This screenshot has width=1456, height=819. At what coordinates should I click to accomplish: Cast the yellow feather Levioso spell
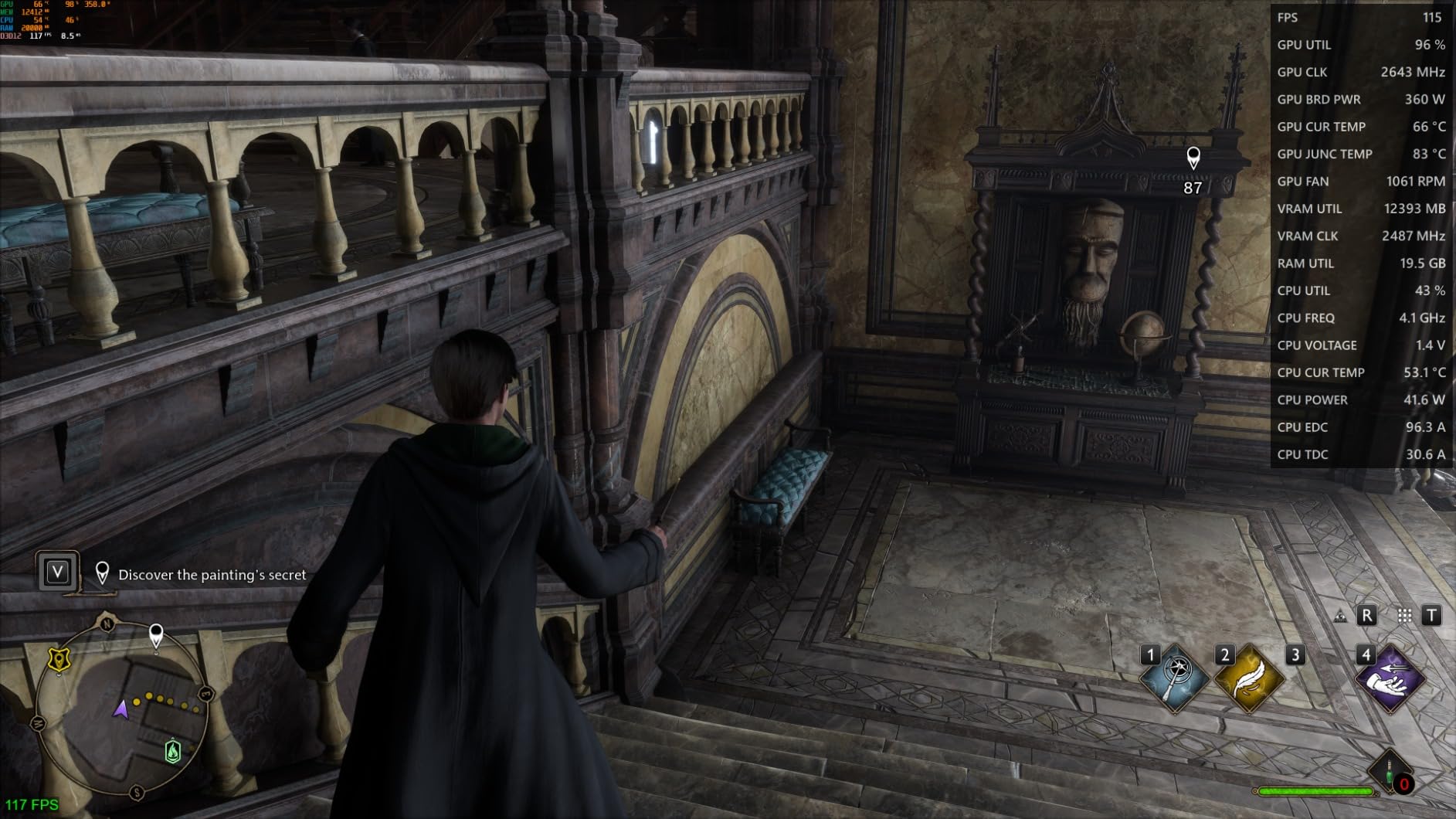pyautogui.click(x=1248, y=678)
